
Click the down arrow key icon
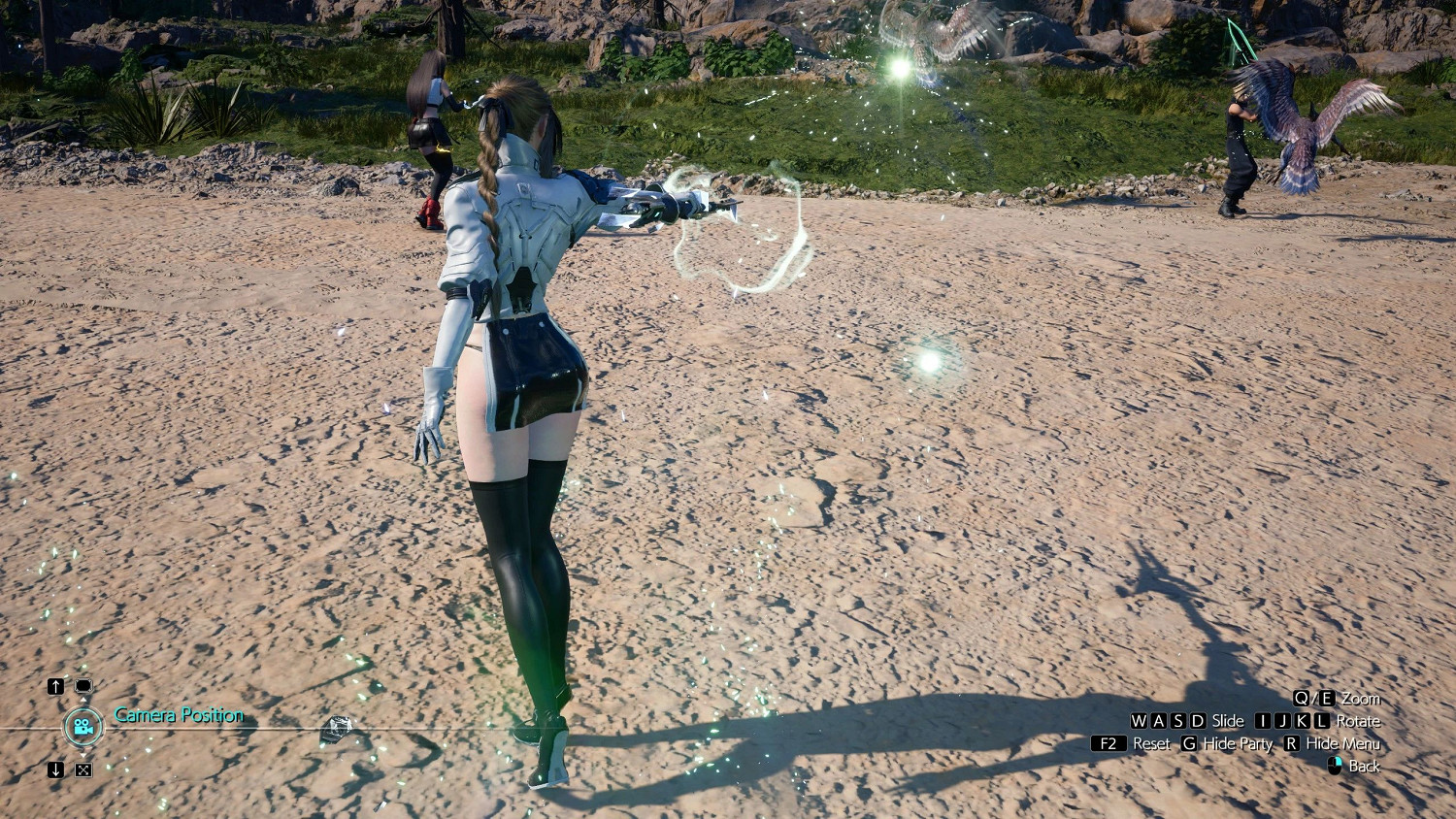tap(55, 769)
